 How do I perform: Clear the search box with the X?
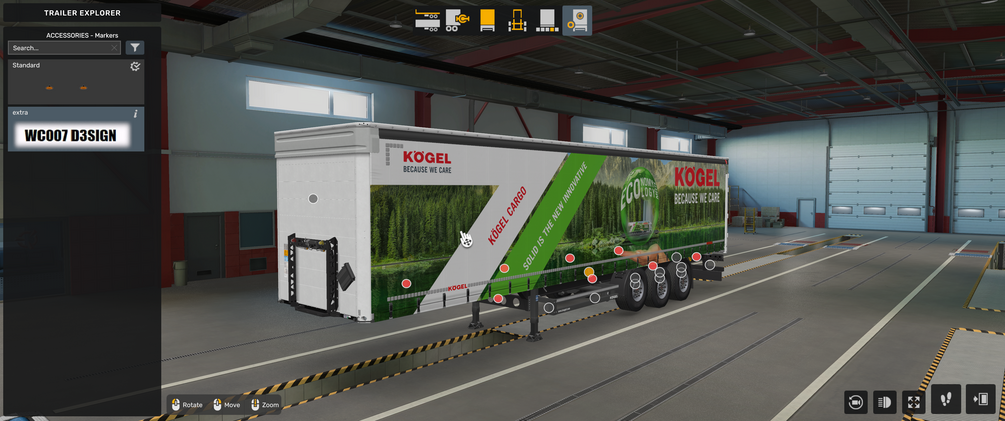(115, 48)
